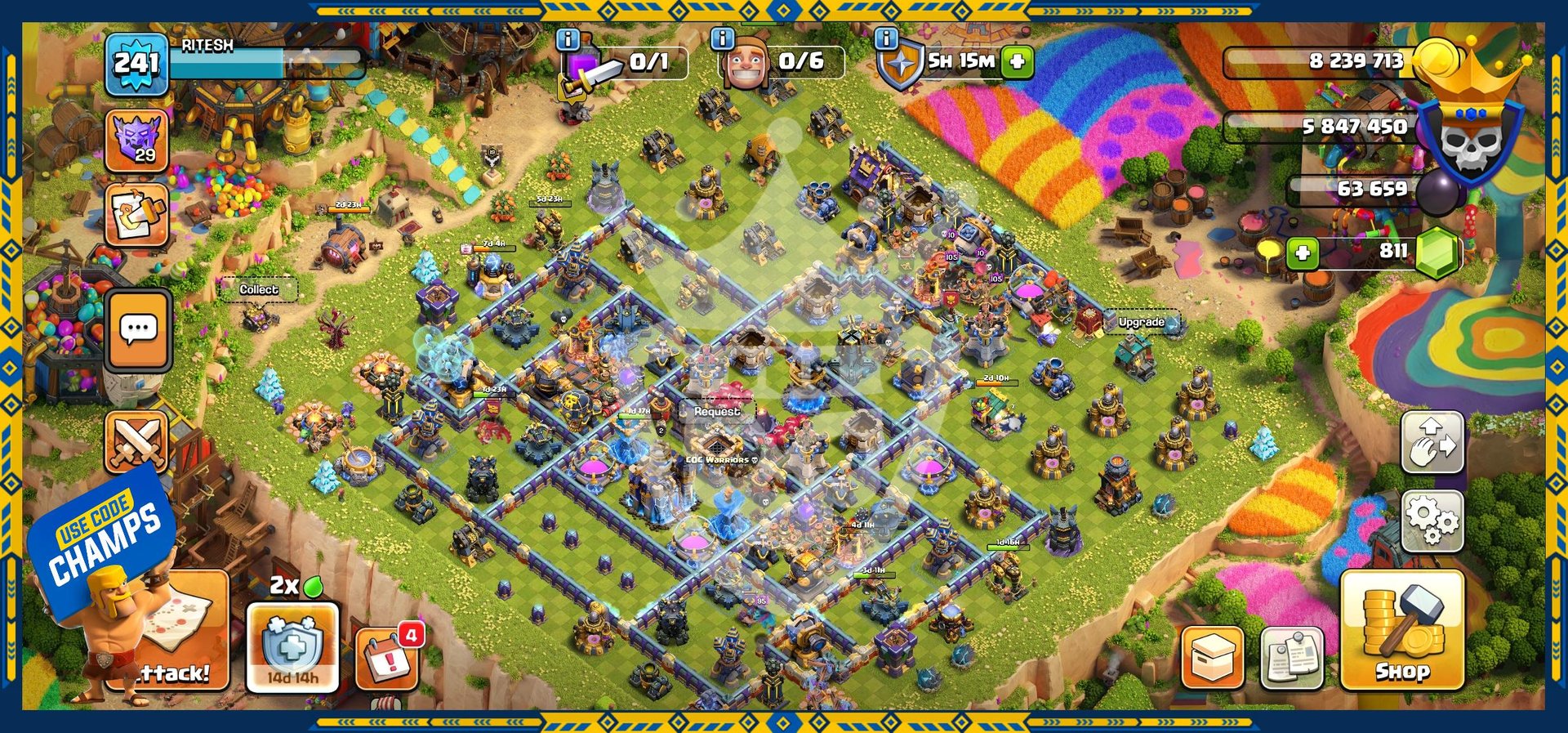Open the crossed swords army menu
The image size is (1568, 733).
[x=136, y=442]
